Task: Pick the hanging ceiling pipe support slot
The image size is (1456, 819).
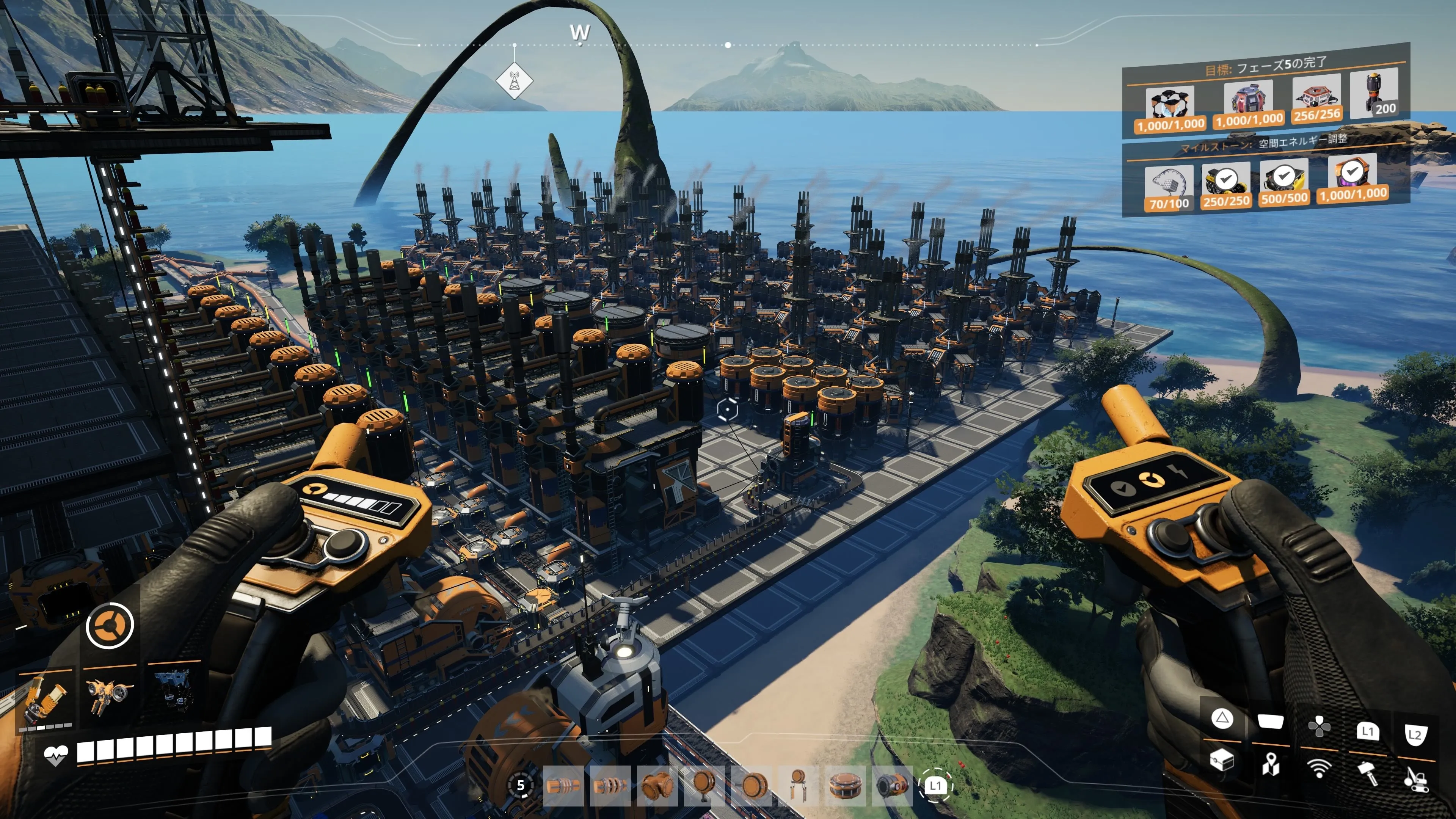Action: click(x=799, y=786)
